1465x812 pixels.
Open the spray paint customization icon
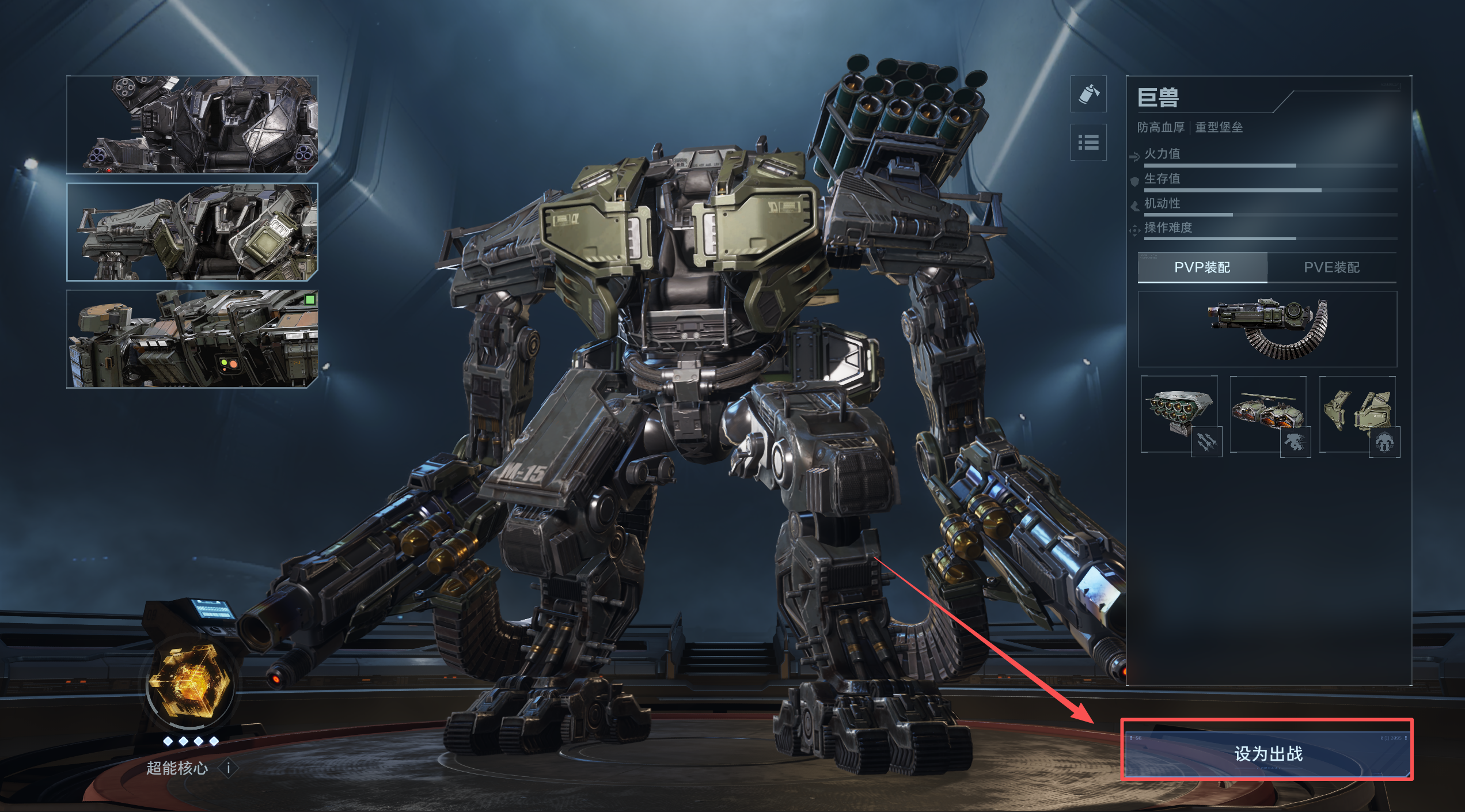pos(1088,94)
